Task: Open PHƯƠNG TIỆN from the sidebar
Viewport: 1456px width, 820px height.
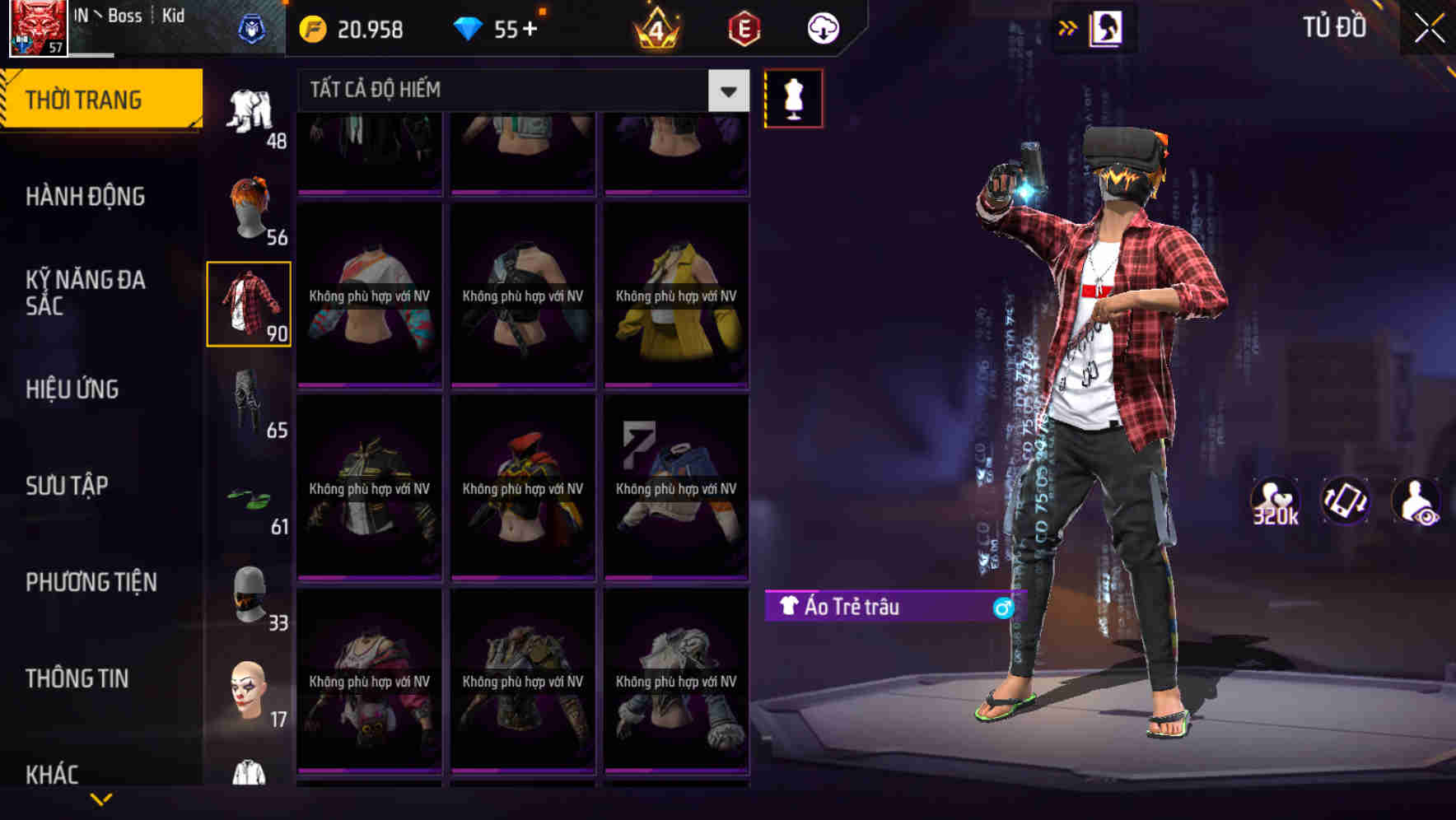Action: point(91,582)
